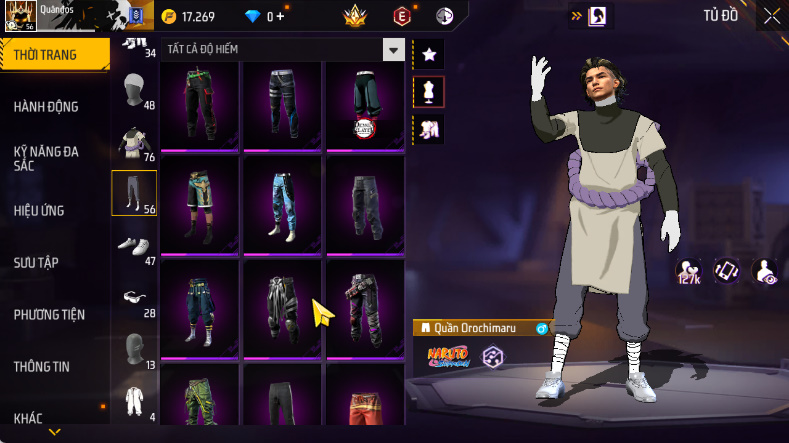Go to the Sưu Tập tab
Image resolution: width=789 pixels, height=443 pixels.
pos(36,262)
